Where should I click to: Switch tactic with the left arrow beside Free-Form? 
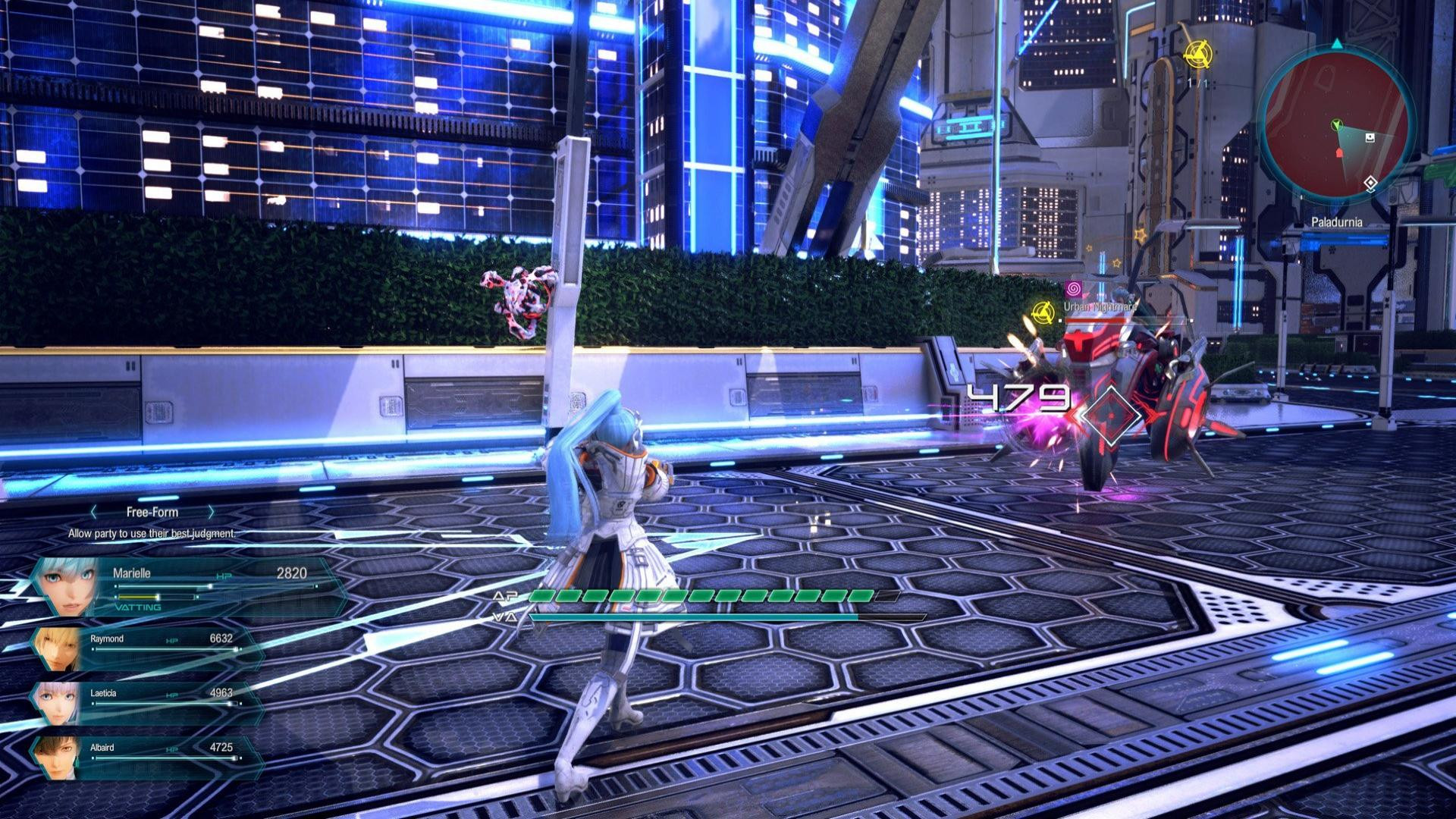(94, 513)
